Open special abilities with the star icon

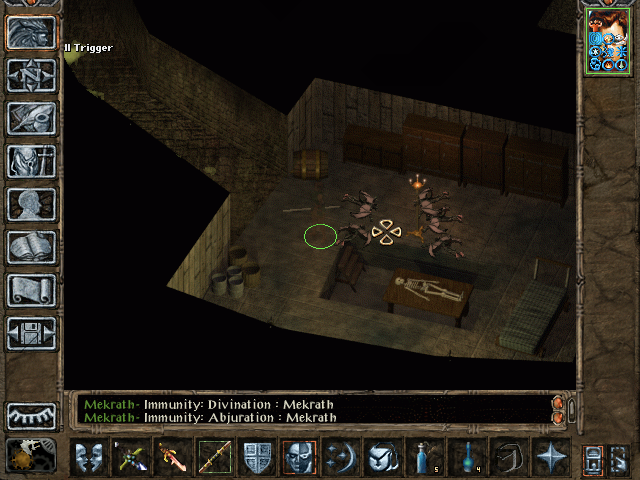point(550,458)
